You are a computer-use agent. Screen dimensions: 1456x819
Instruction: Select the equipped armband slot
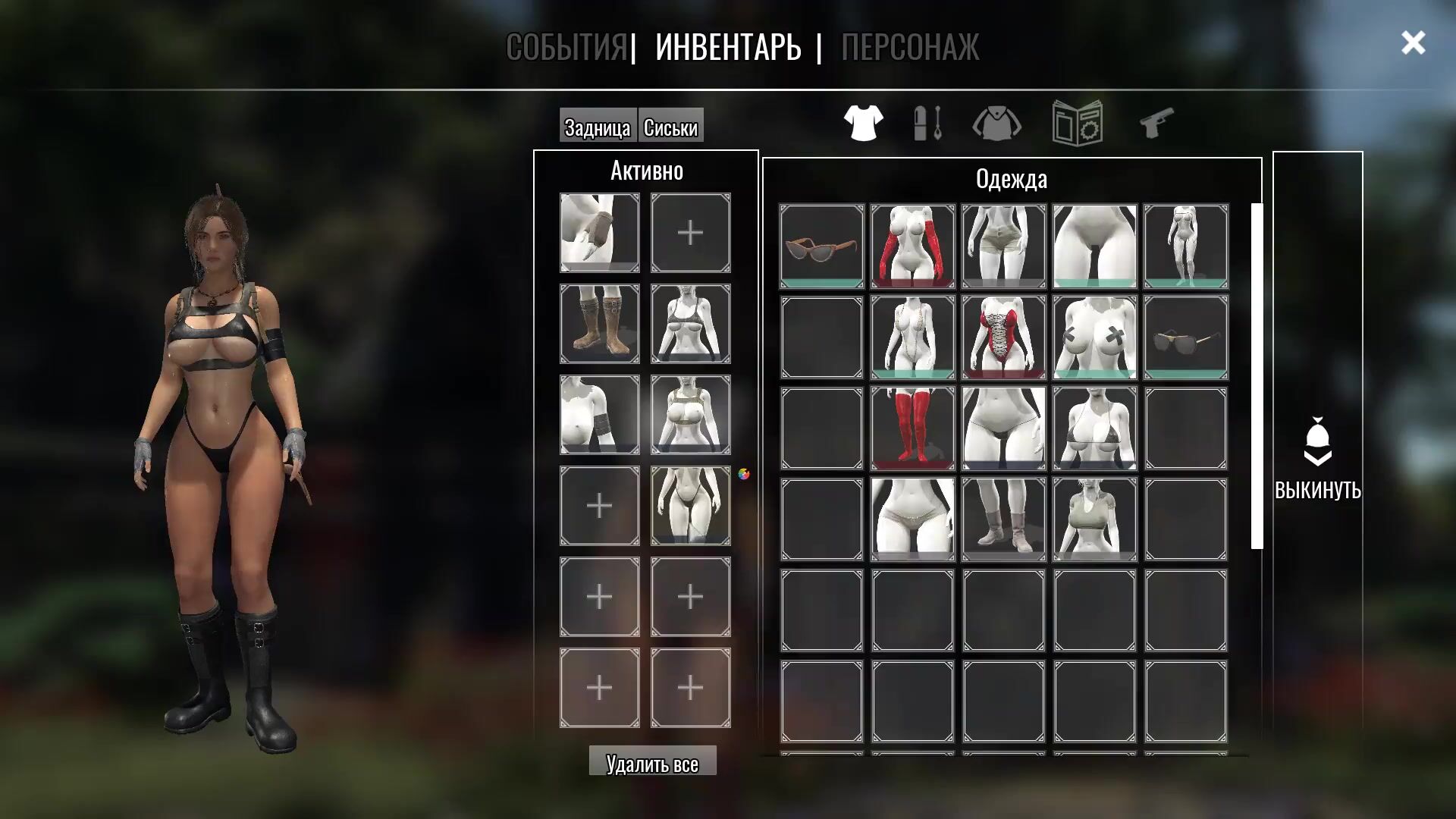pos(600,415)
